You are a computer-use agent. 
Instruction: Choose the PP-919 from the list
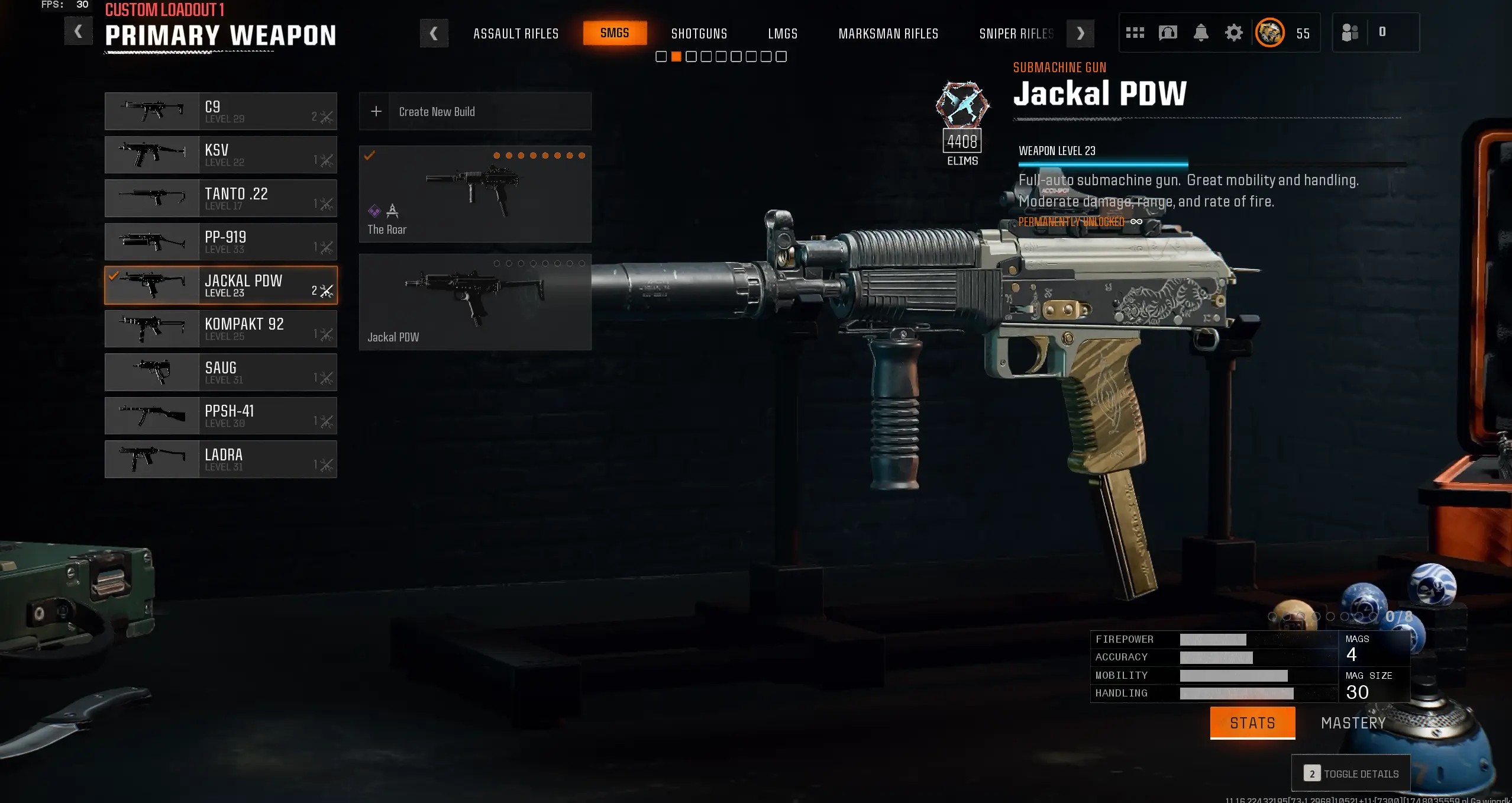[x=221, y=242]
